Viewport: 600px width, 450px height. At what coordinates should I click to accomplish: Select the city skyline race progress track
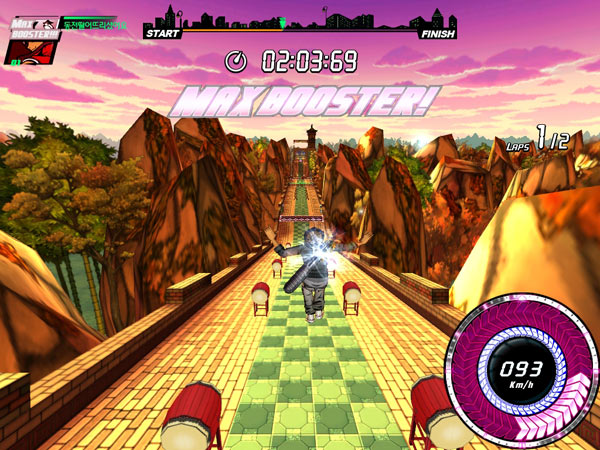click(x=301, y=22)
